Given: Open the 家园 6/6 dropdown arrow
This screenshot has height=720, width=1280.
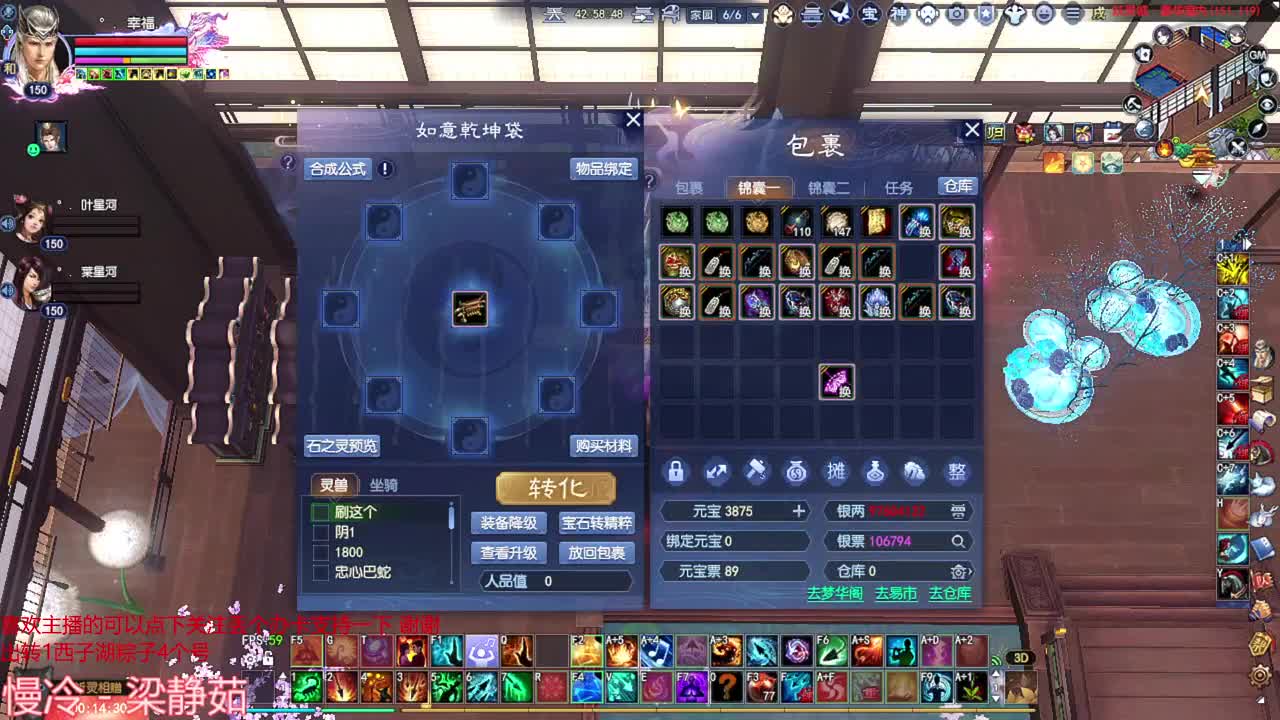Looking at the screenshot, I should [757, 17].
